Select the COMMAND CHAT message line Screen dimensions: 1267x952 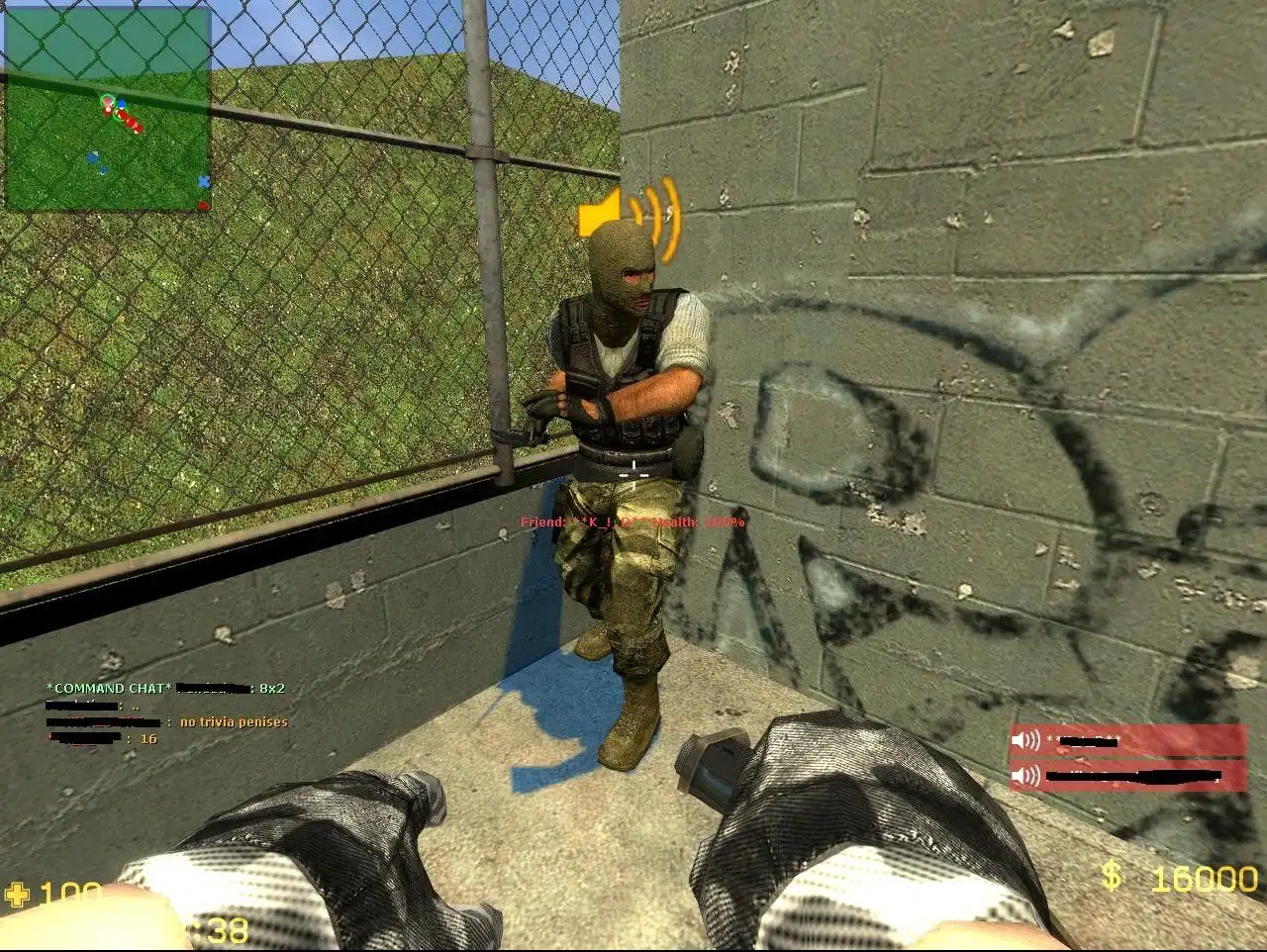[166, 688]
